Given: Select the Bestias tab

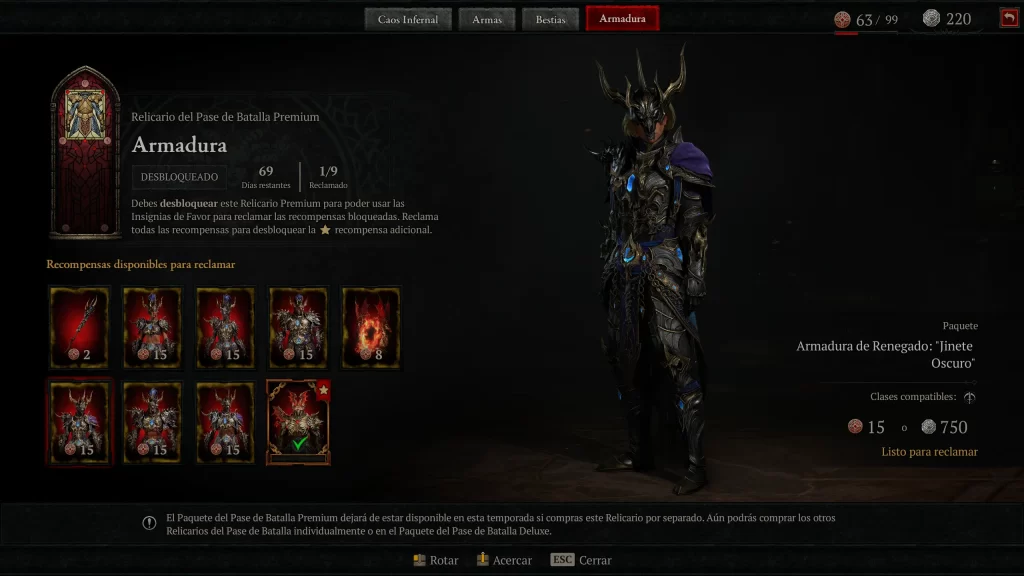Looking at the screenshot, I should [x=550, y=19].
